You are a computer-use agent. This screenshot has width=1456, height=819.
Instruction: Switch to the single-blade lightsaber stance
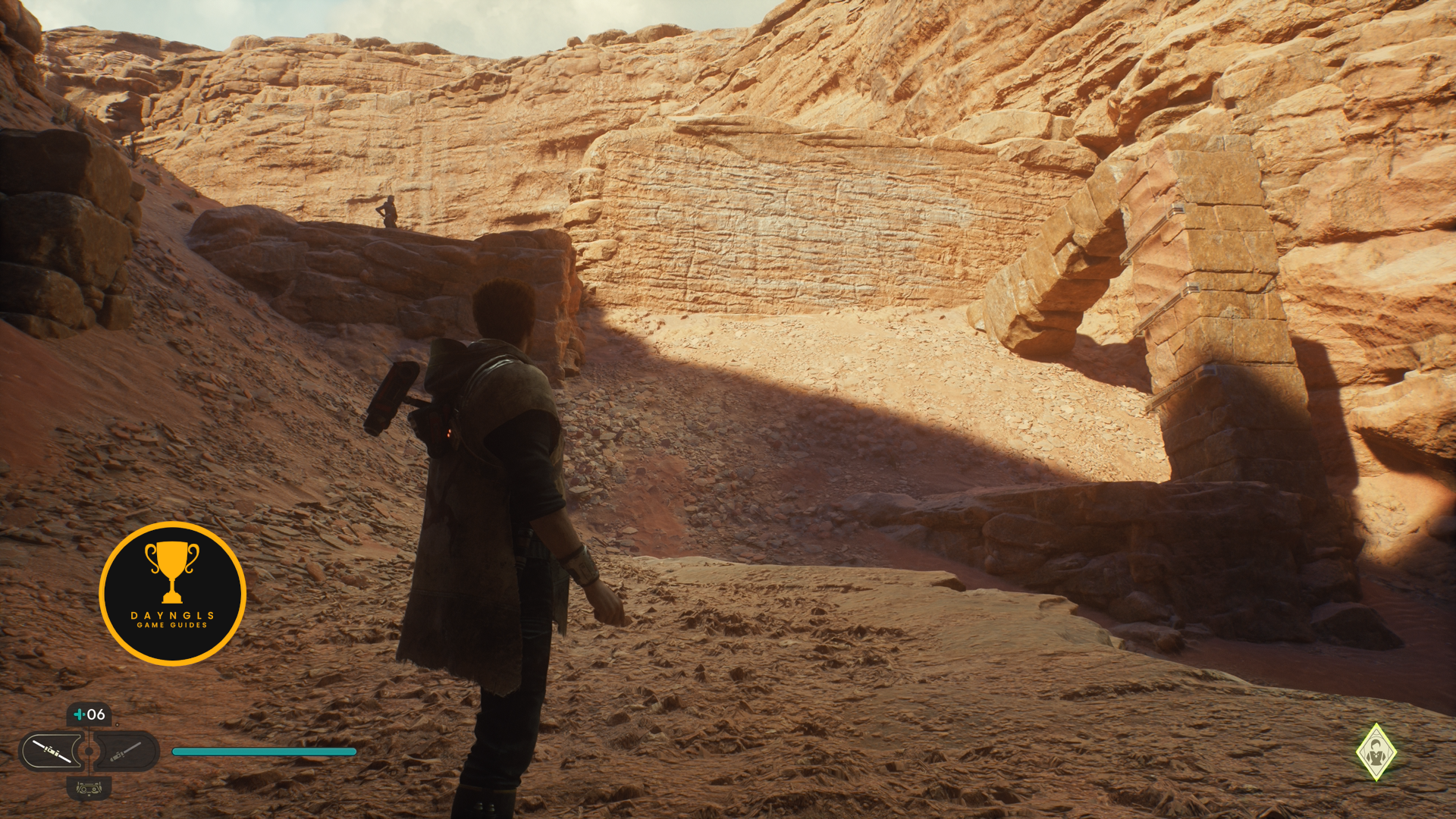125,752
